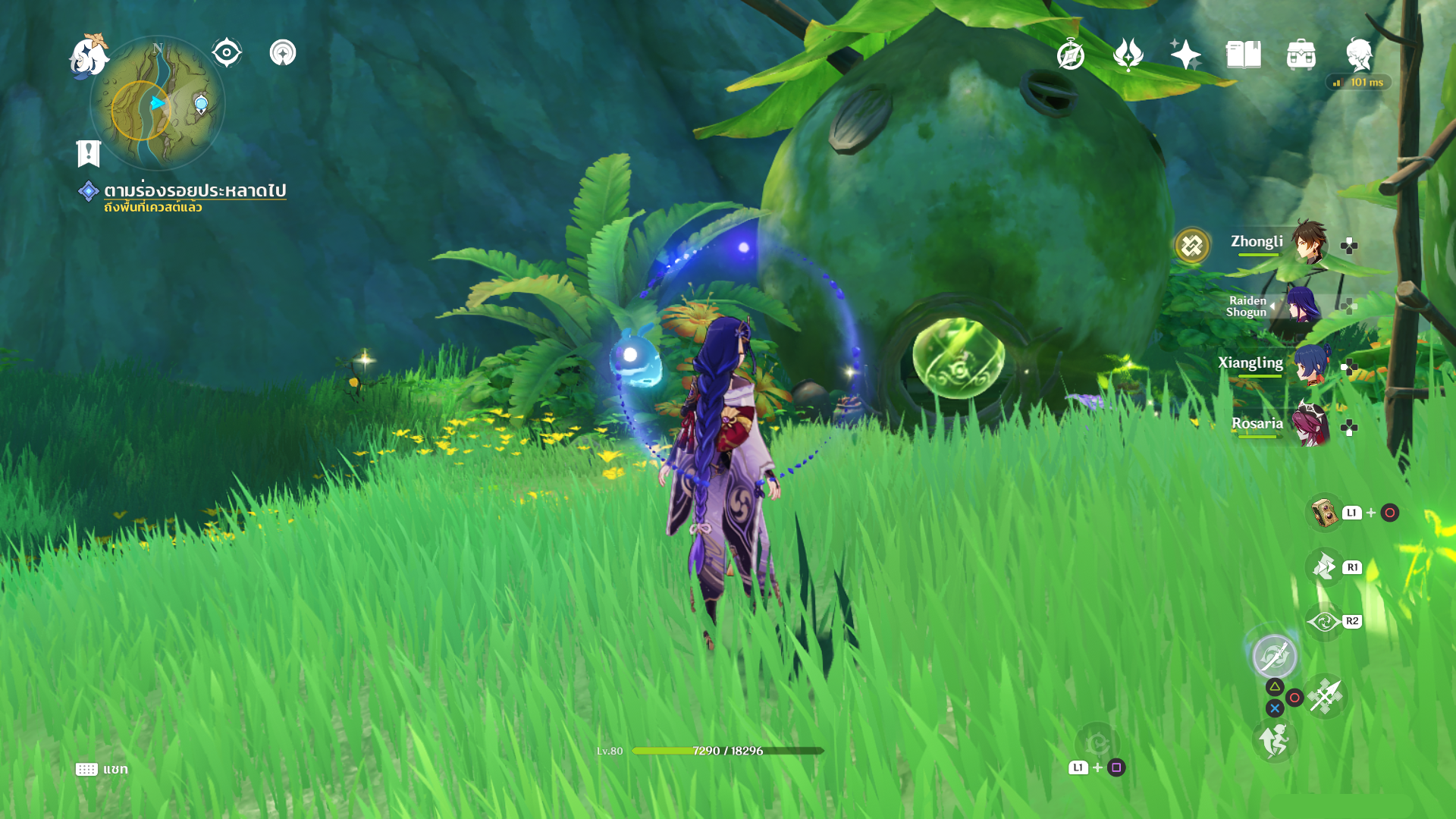Viewport: 1456px width, 819px height.
Task: Open the character profile head icon
Action: click(x=1358, y=55)
